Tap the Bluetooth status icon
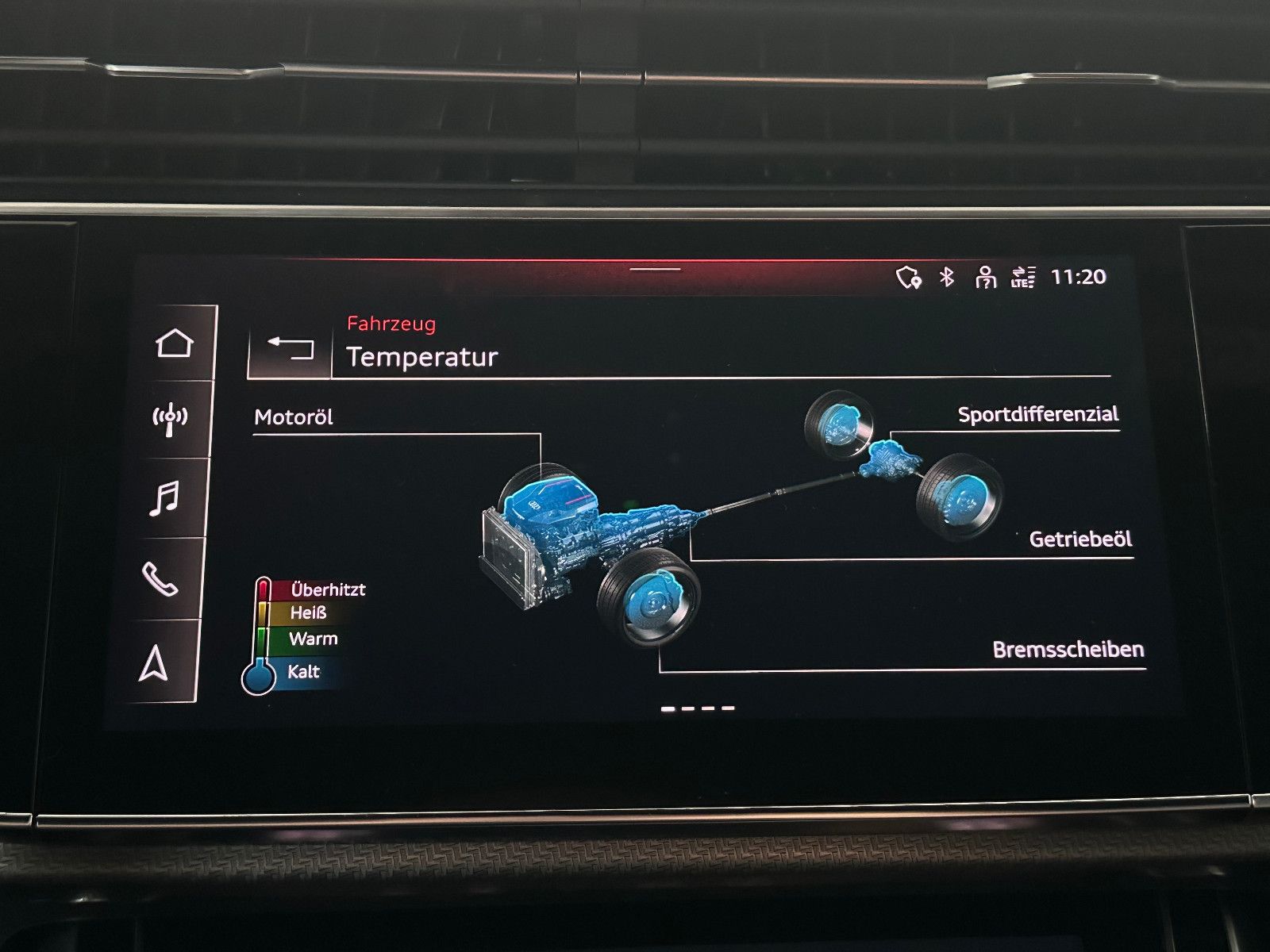Viewport: 1270px width, 952px height. point(945,278)
